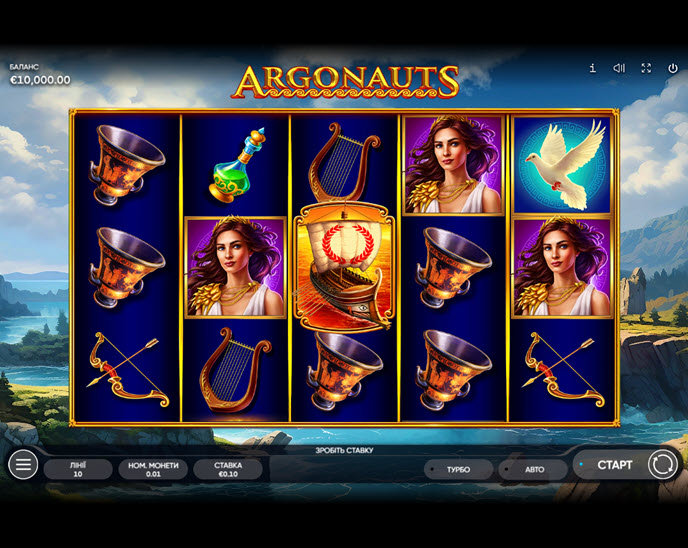Click the СТАРТ spin button
Image resolution: width=688 pixels, height=548 pixels.
coord(614,465)
